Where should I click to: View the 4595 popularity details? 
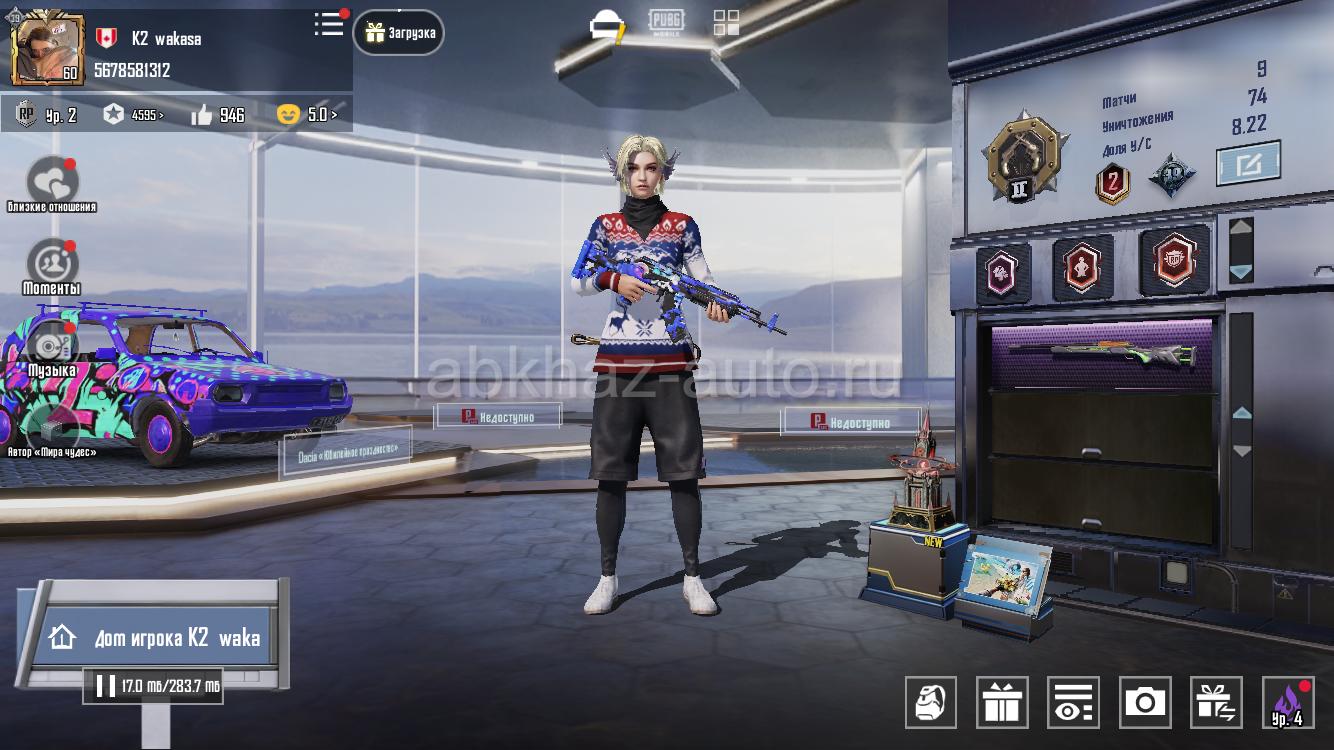(133, 115)
